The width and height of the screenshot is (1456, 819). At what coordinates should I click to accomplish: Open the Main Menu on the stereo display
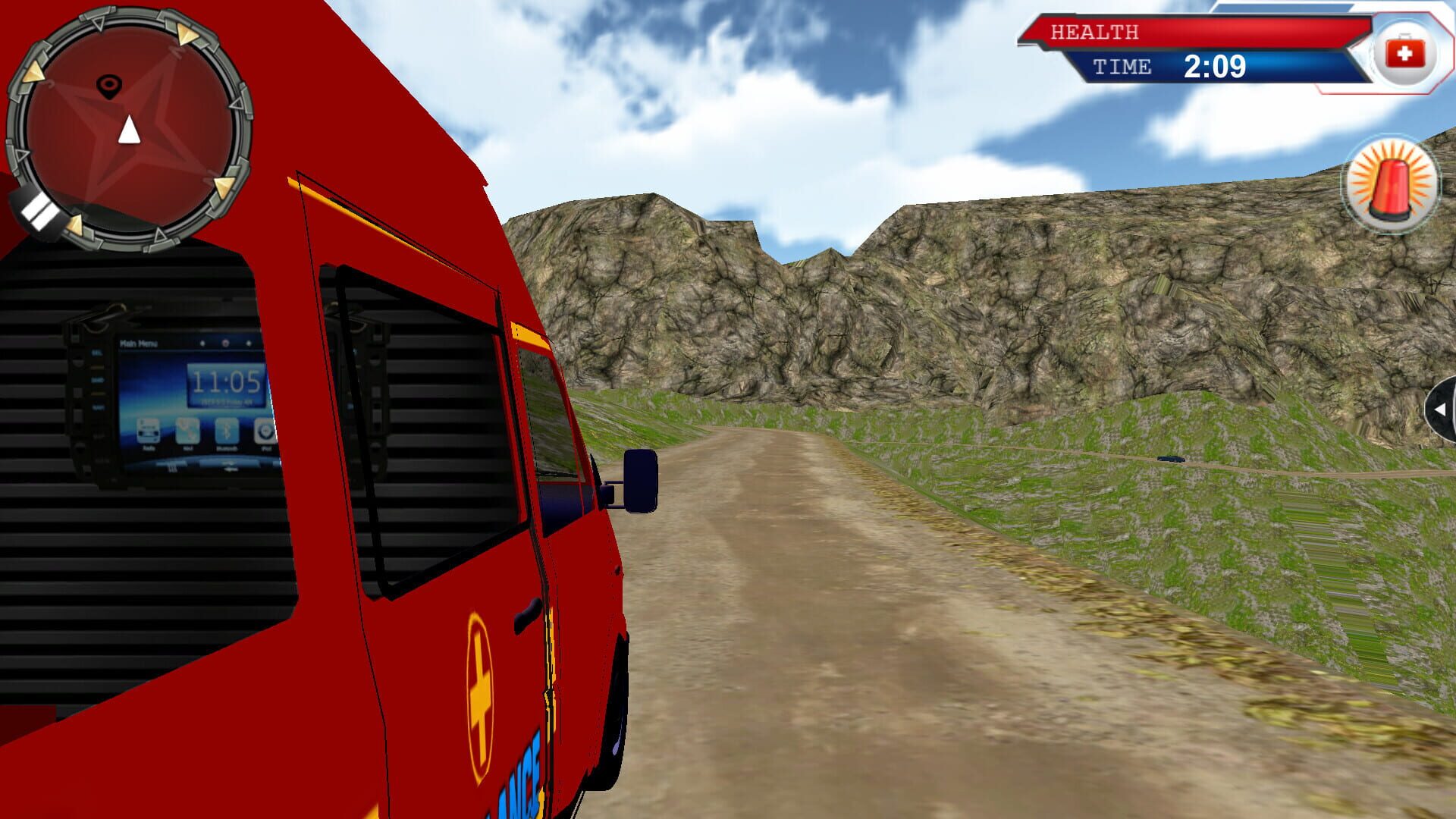point(138,343)
